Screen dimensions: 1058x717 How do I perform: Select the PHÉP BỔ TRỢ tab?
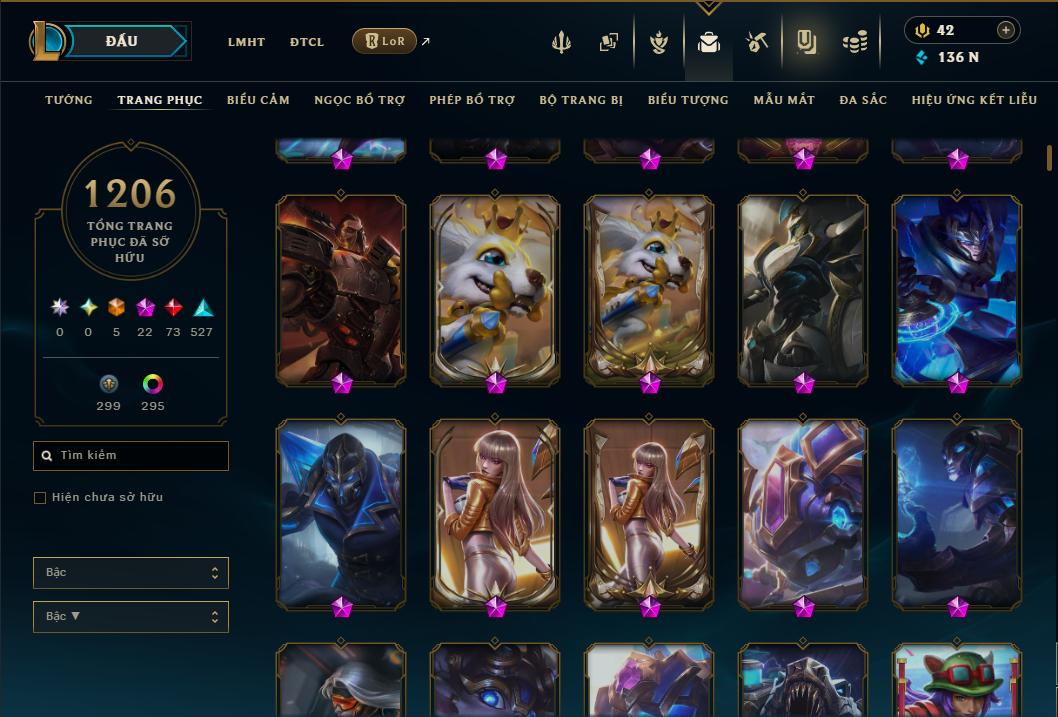coord(472,100)
